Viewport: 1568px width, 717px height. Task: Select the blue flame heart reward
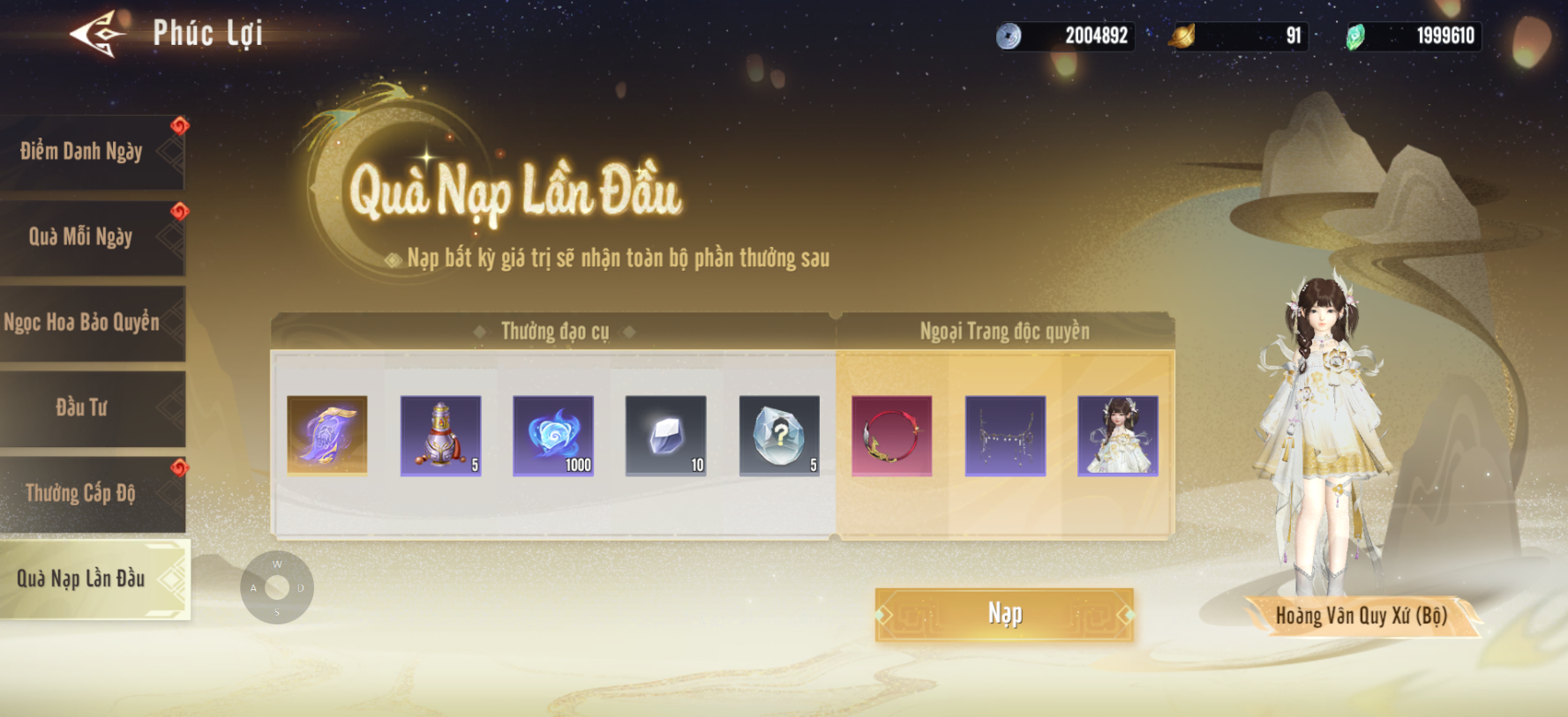[x=553, y=436]
